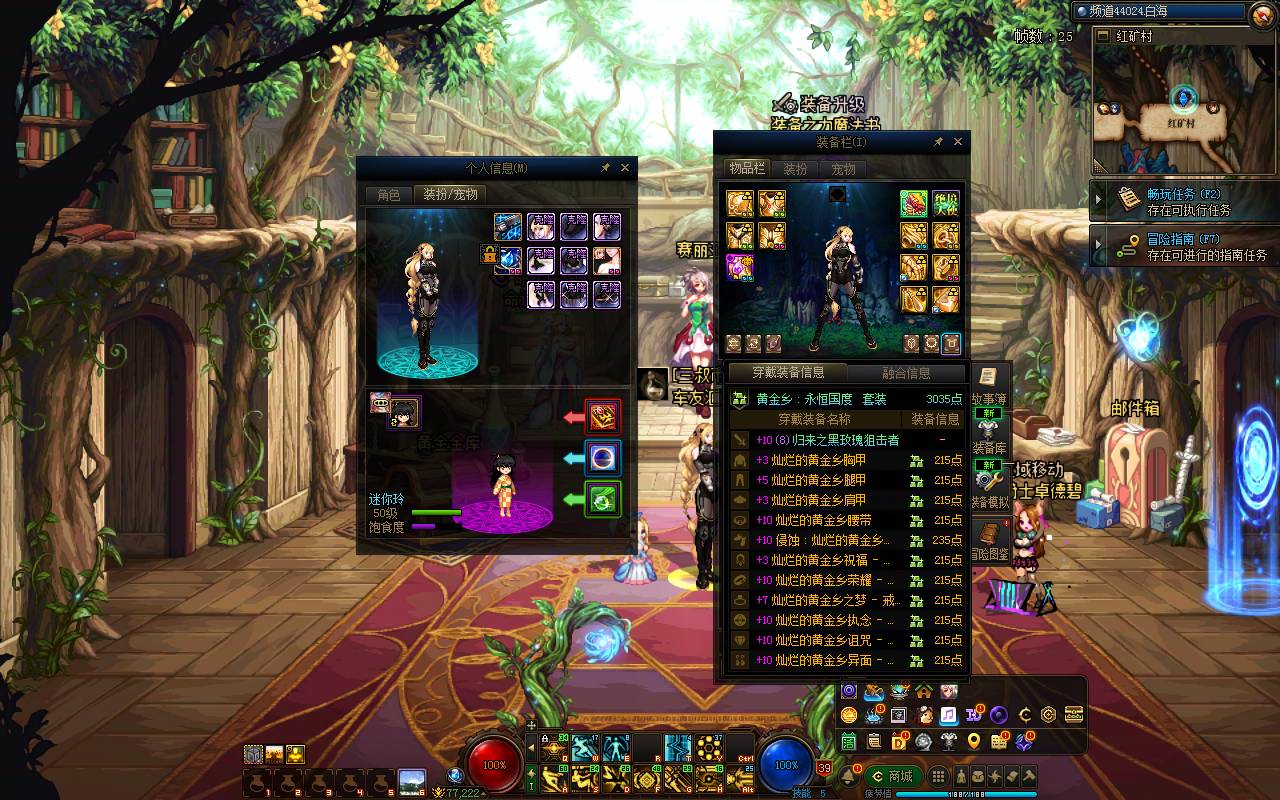
Task: Use the landscape picture quick slot item
Action: 411,781
